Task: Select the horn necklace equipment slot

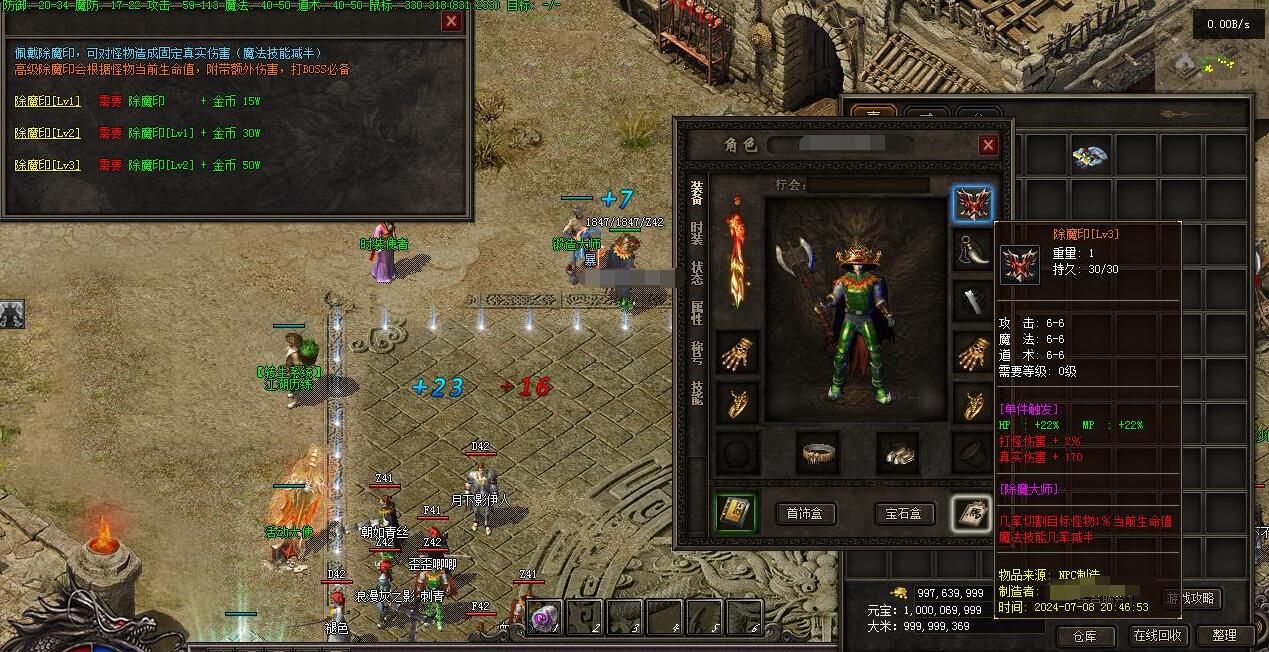Action: tap(972, 251)
